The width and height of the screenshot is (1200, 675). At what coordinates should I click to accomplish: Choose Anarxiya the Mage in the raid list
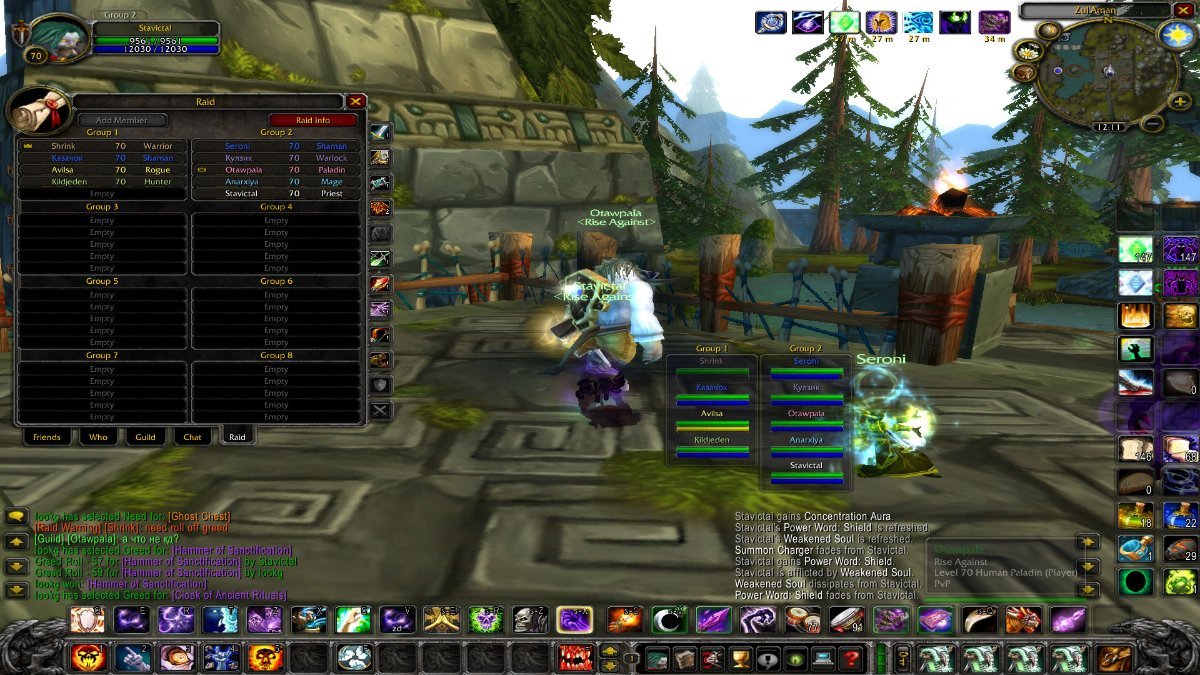[x=276, y=182]
